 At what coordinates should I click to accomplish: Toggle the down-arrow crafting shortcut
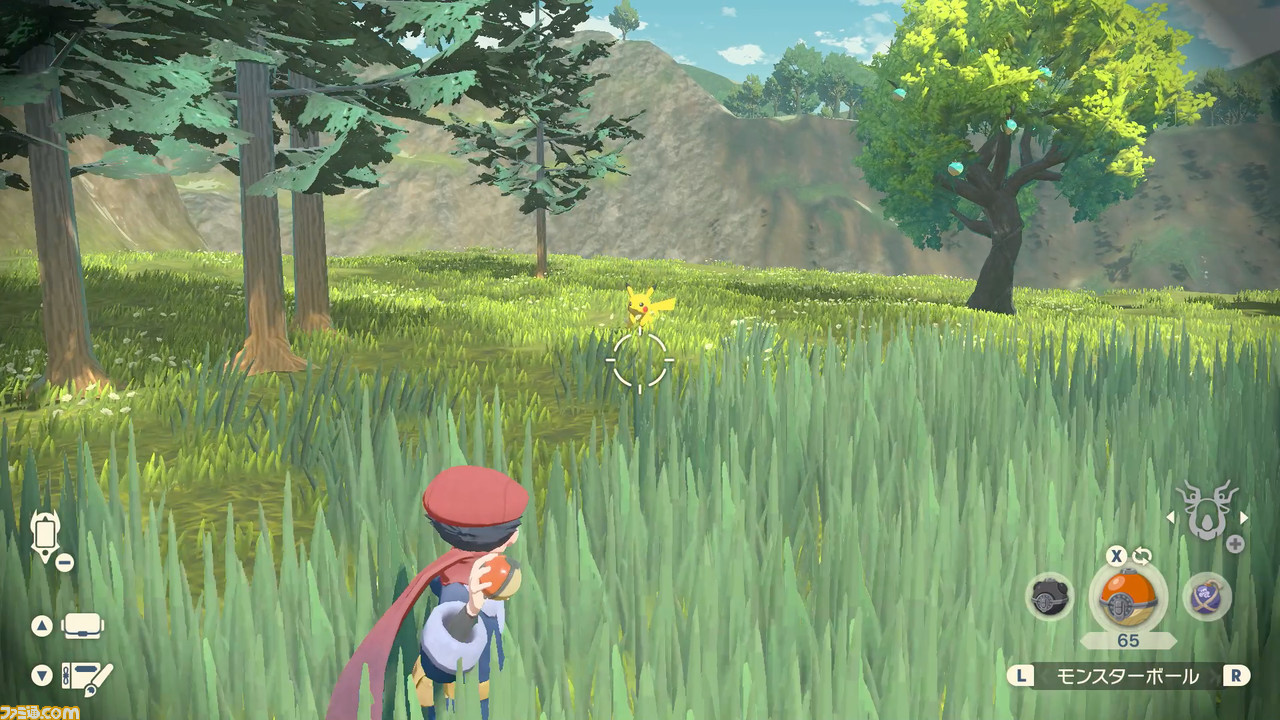click(x=40, y=677)
